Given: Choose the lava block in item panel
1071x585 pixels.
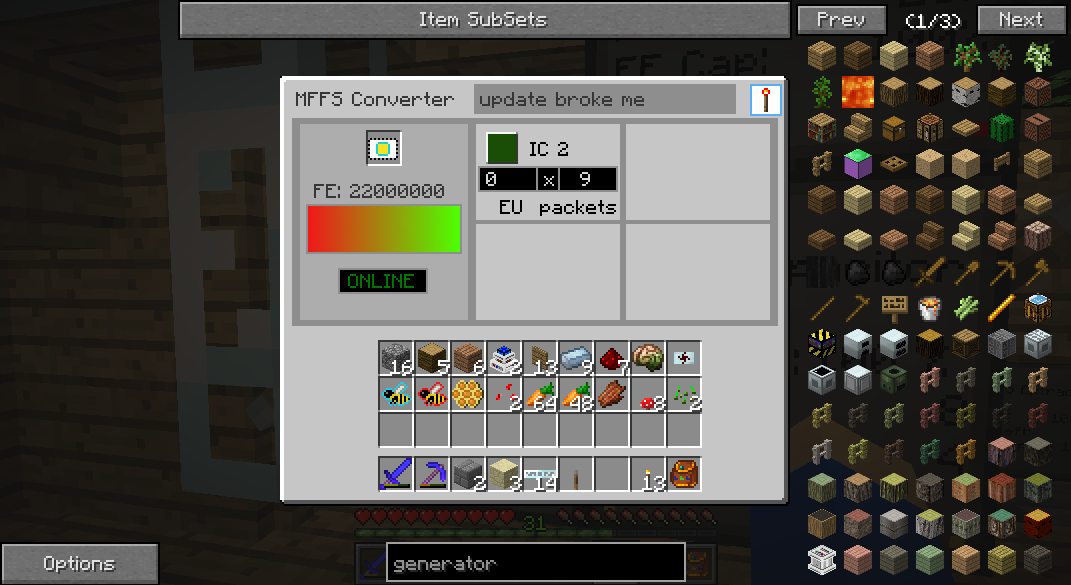Looking at the screenshot, I should point(857,91).
